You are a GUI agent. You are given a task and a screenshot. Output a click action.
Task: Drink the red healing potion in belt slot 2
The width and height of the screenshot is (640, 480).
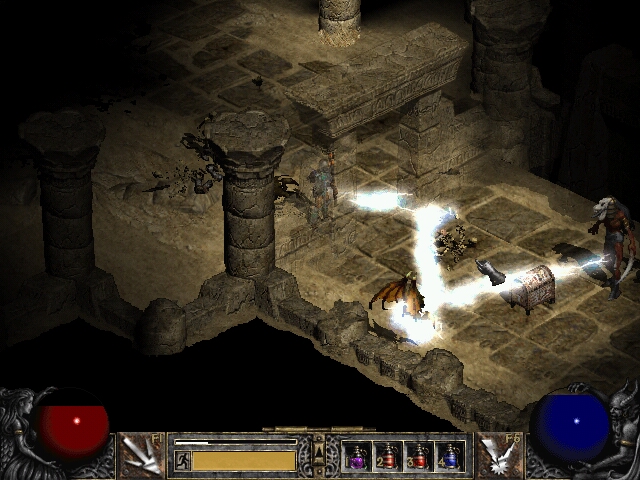[388, 457]
